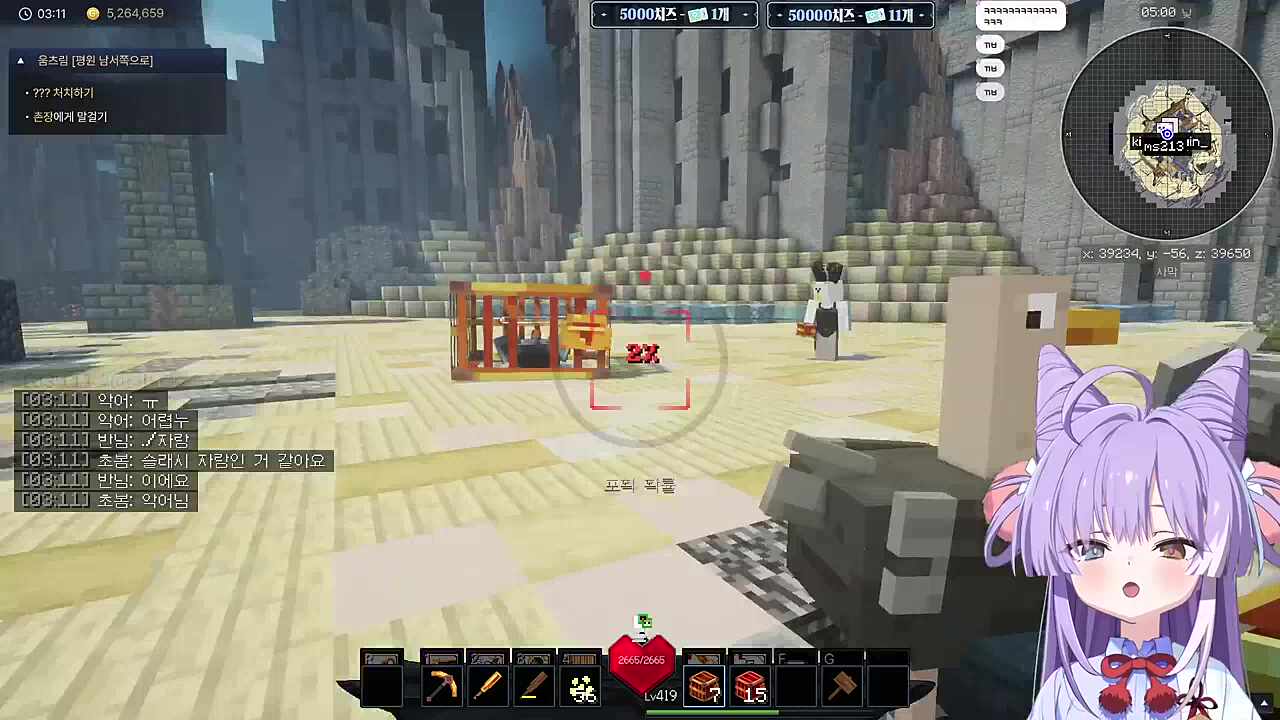Select the pickaxe in the hotbar

(x=443, y=683)
